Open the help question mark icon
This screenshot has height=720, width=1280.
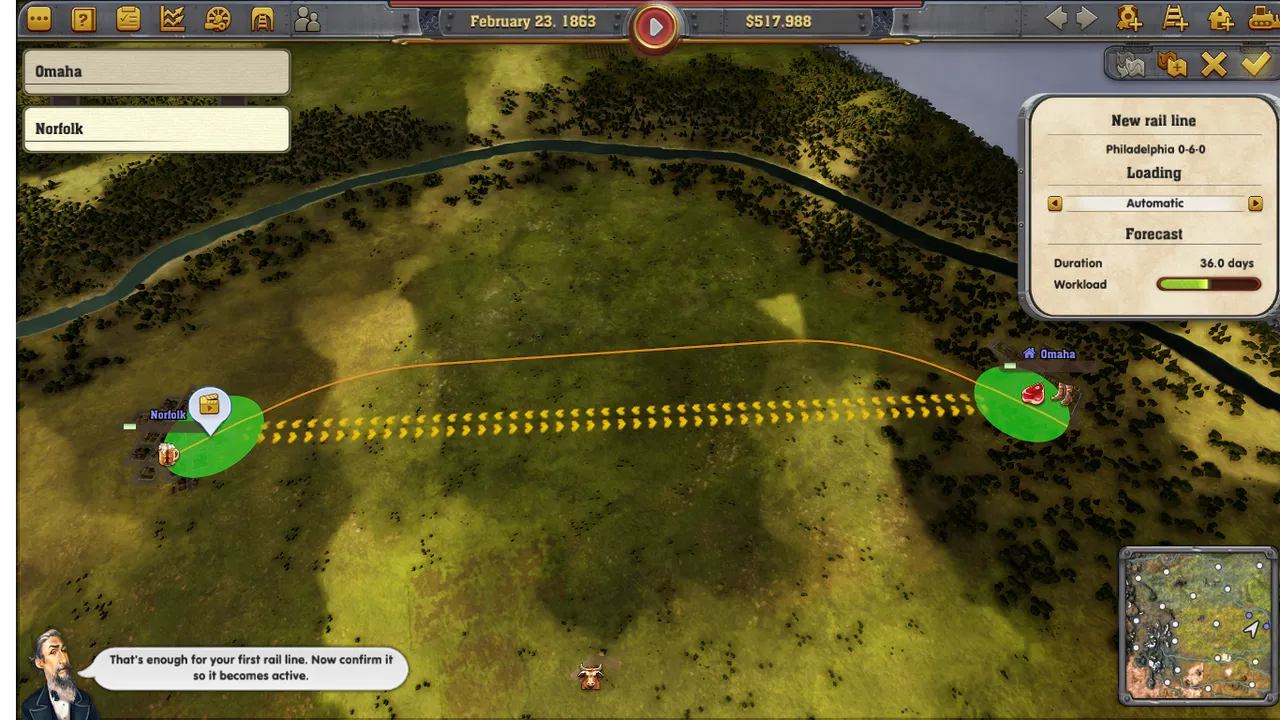(84, 19)
